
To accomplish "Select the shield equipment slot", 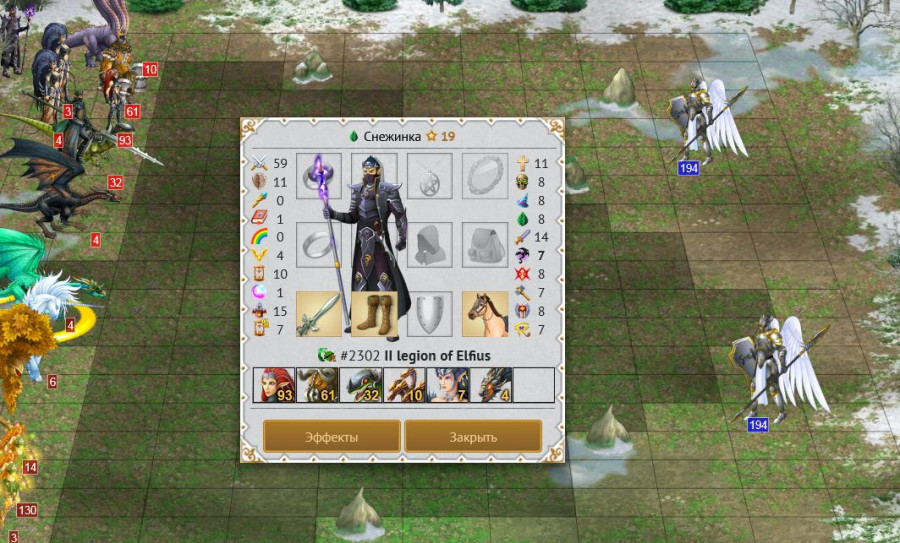I will tap(430, 314).
